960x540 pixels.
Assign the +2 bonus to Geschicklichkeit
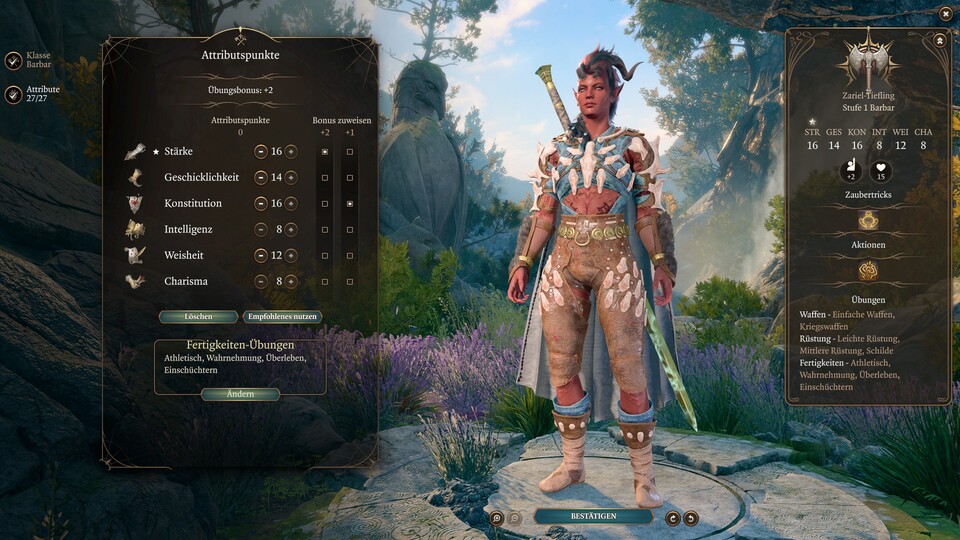pos(325,178)
